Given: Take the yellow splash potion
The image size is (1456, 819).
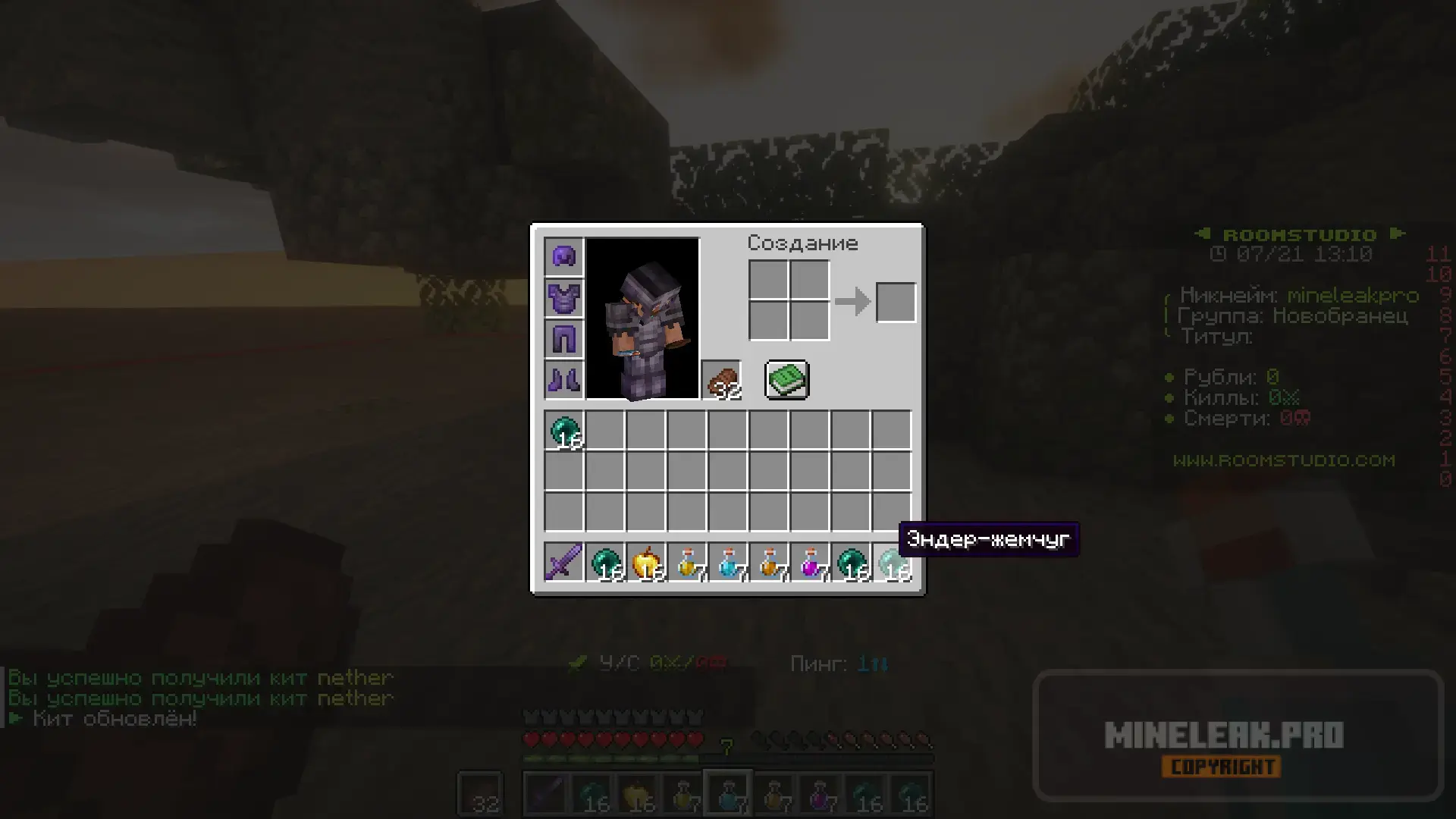Looking at the screenshot, I should [x=687, y=563].
